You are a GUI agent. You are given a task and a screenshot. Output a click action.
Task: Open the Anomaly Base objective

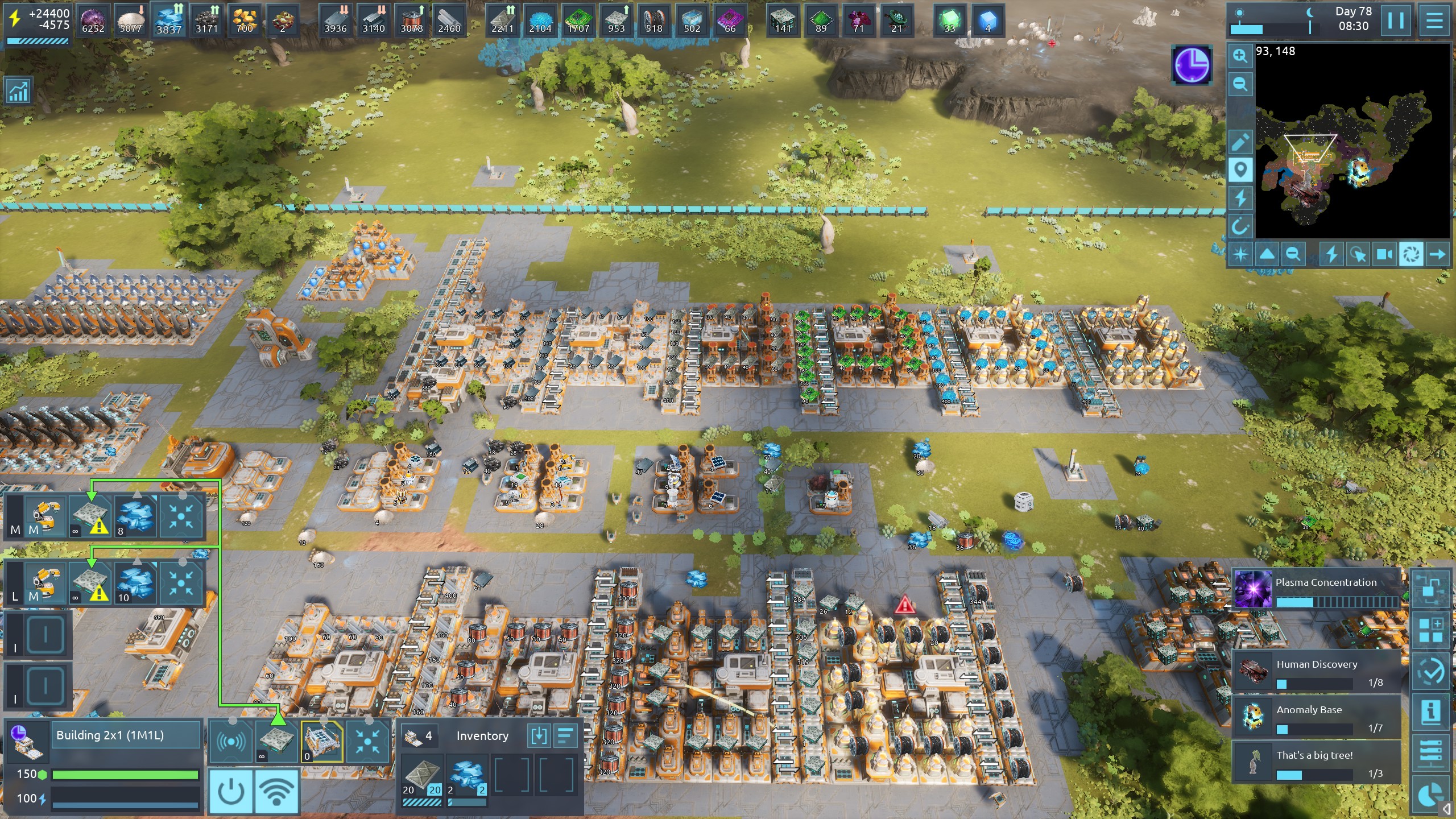click(x=1317, y=717)
